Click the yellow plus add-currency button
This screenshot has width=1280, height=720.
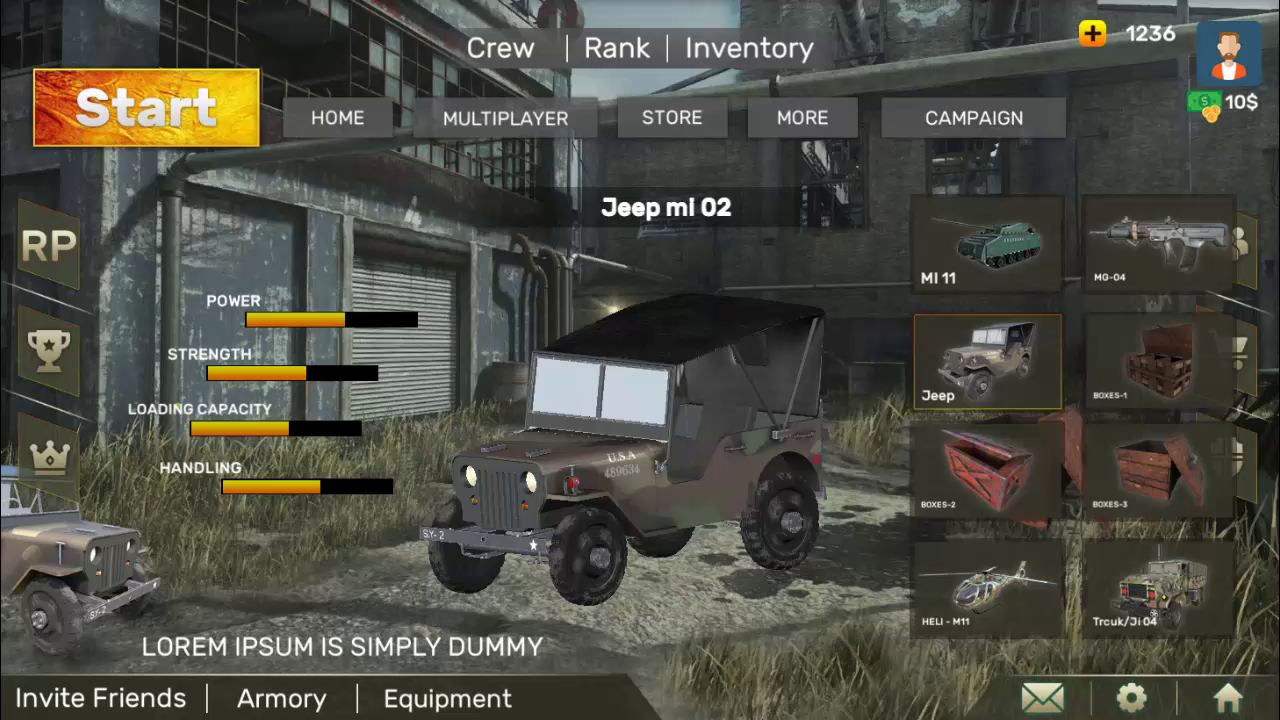point(1092,34)
